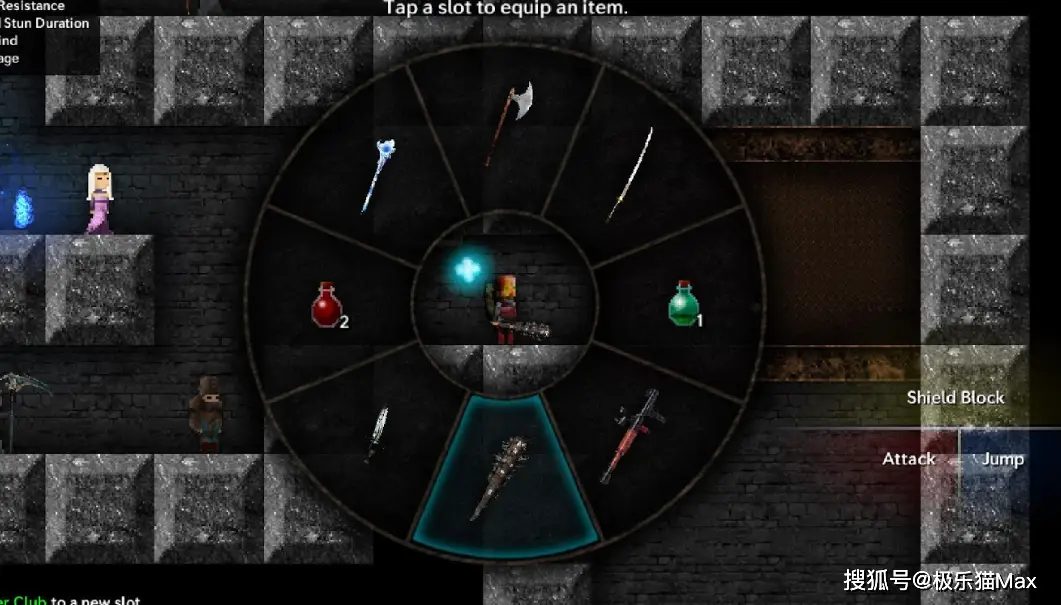1061x605 pixels.
Task: Tap the Attack button
Action: (908, 459)
